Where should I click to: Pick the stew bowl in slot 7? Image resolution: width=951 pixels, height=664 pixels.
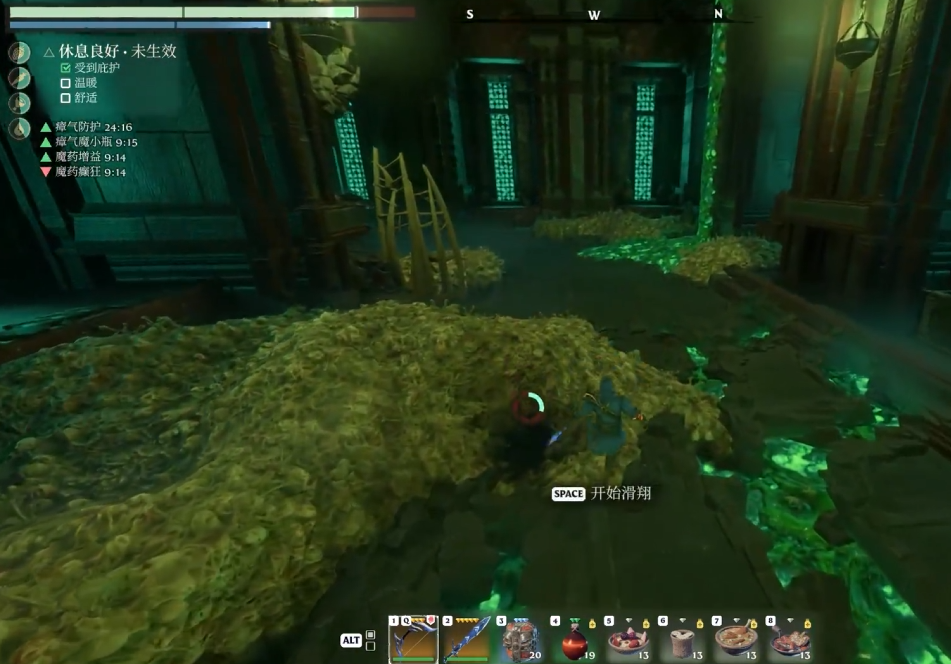click(x=736, y=639)
